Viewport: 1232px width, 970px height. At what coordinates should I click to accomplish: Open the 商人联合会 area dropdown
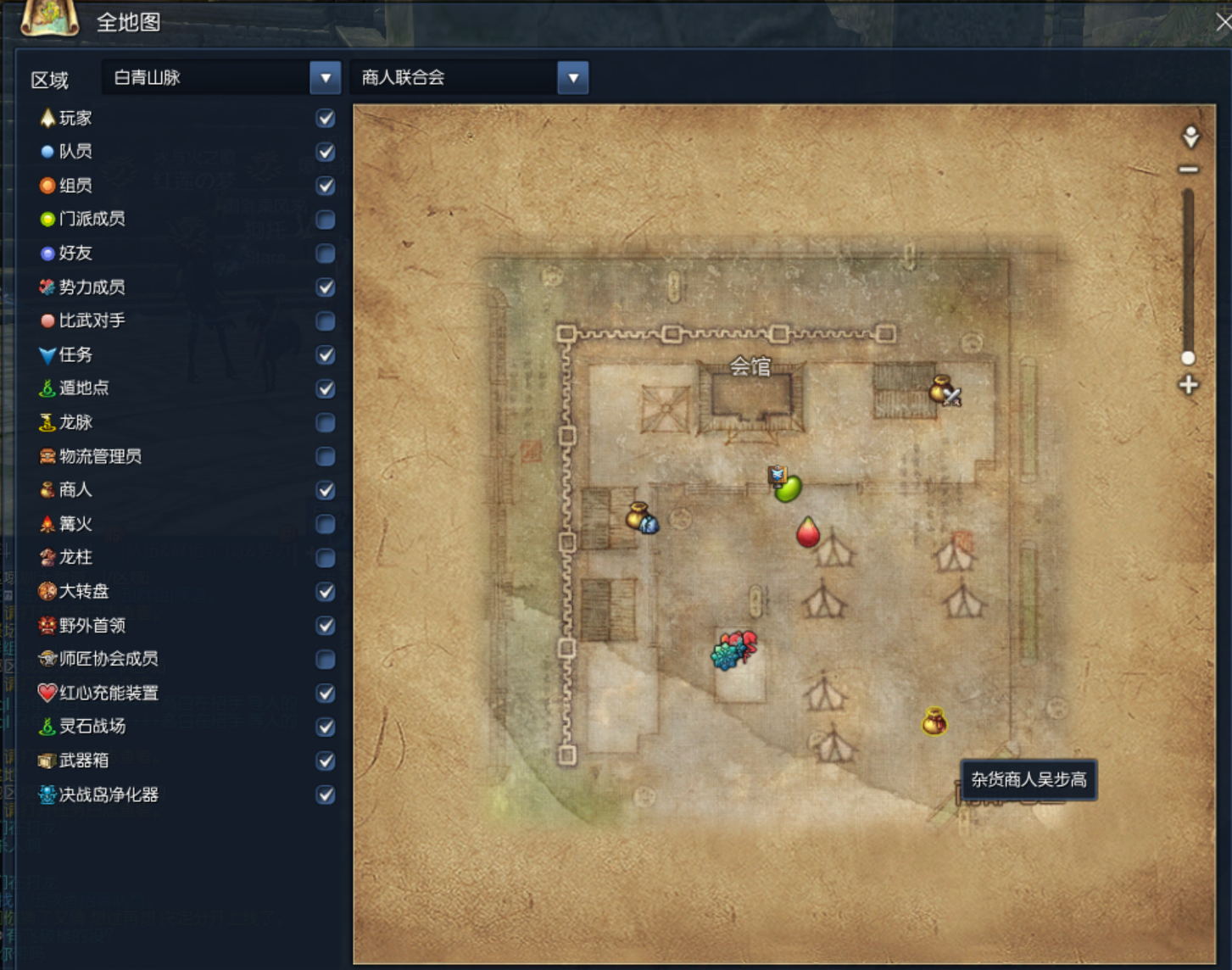point(573,78)
